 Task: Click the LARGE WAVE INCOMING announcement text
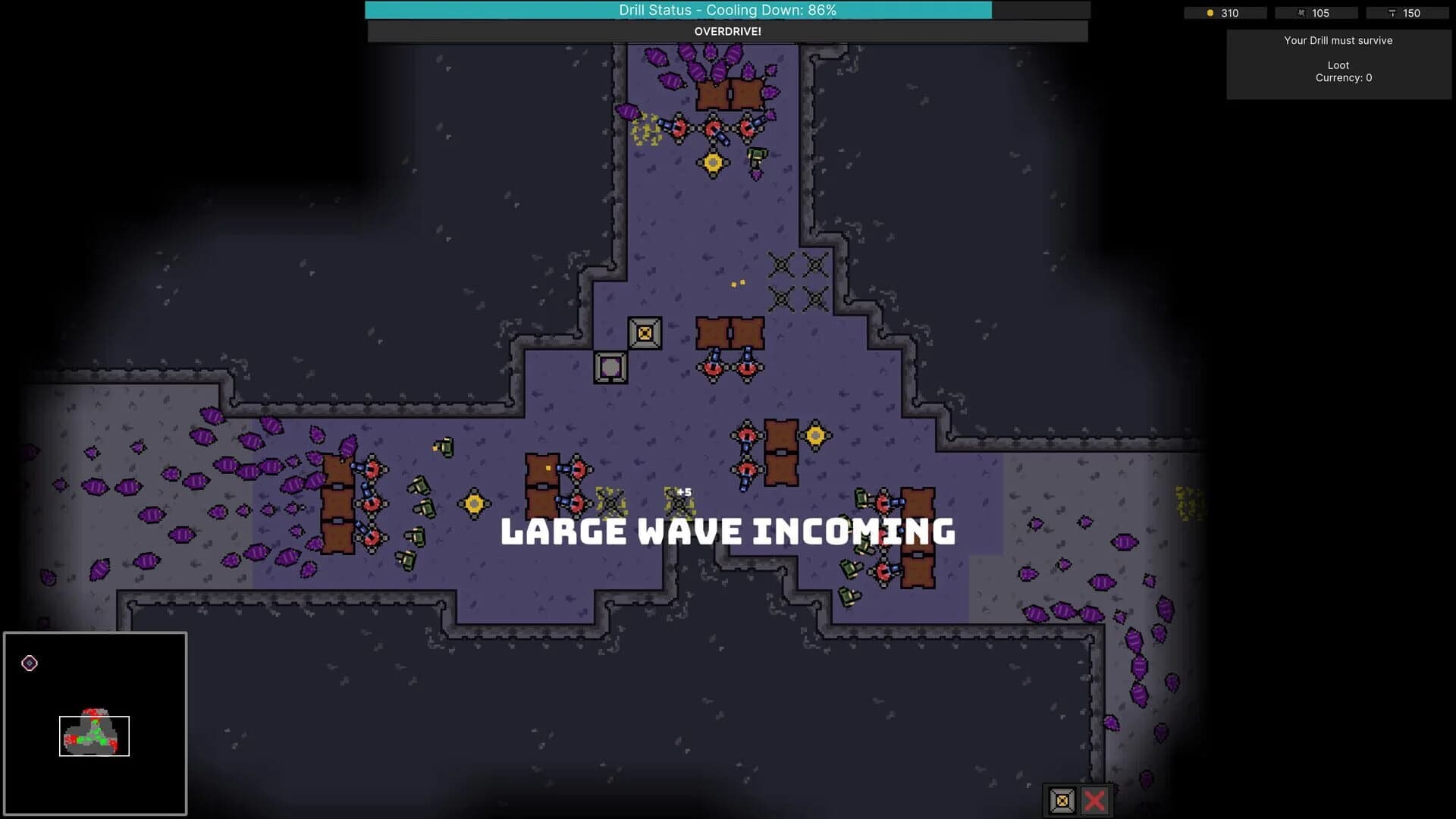click(727, 531)
